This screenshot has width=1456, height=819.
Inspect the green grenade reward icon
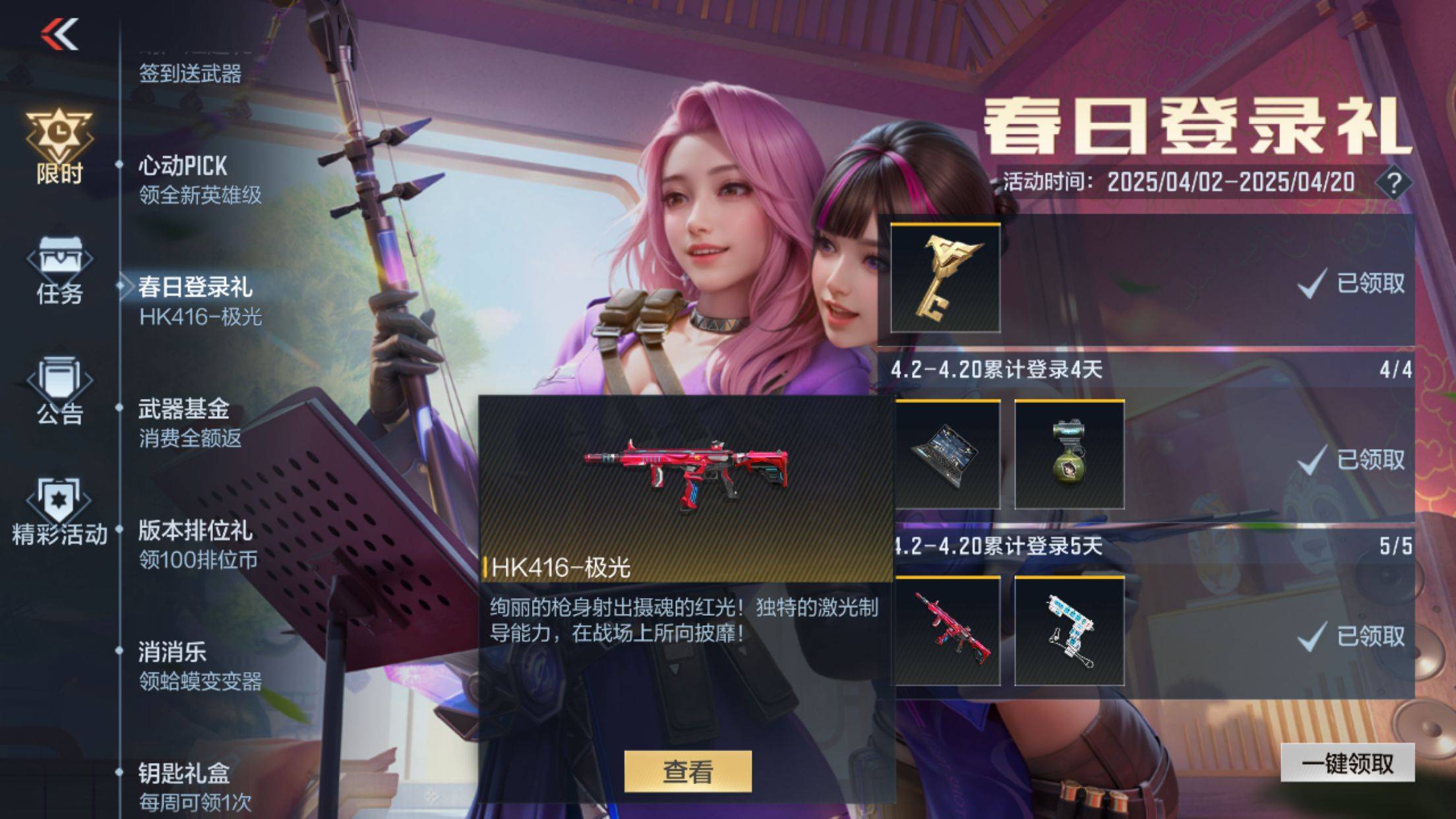[1069, 454]
